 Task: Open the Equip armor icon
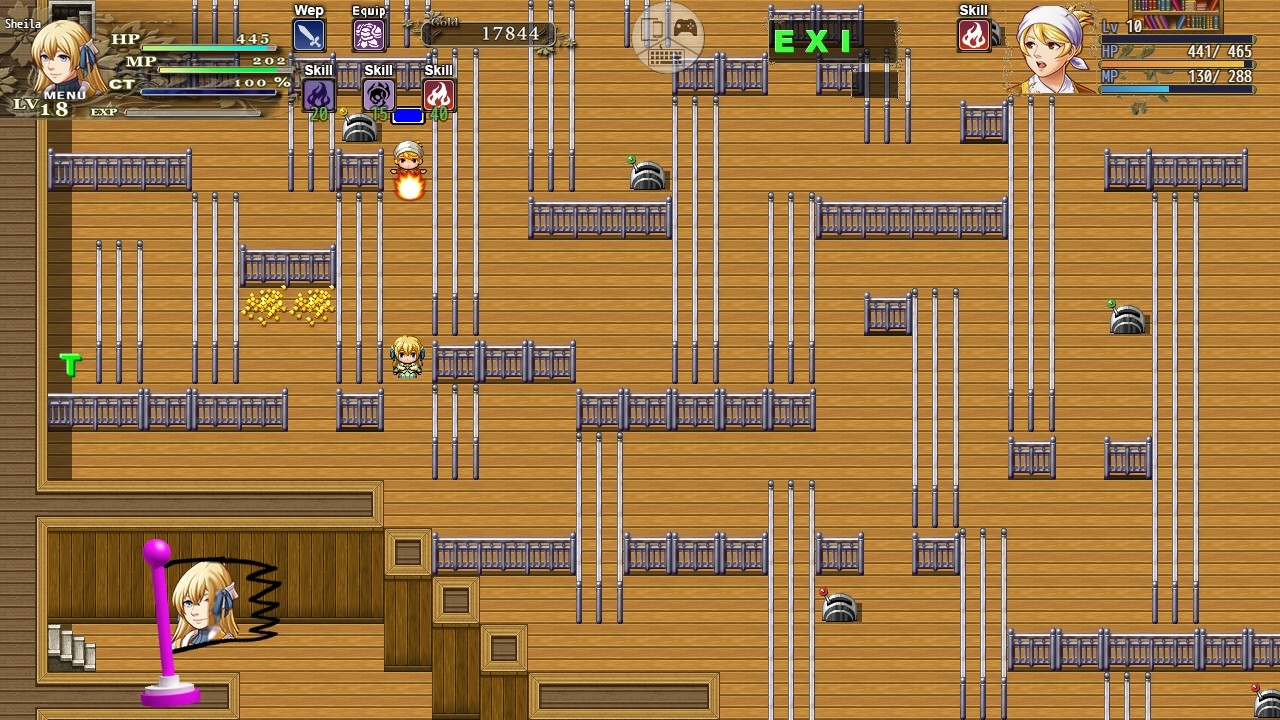point(368,33)
